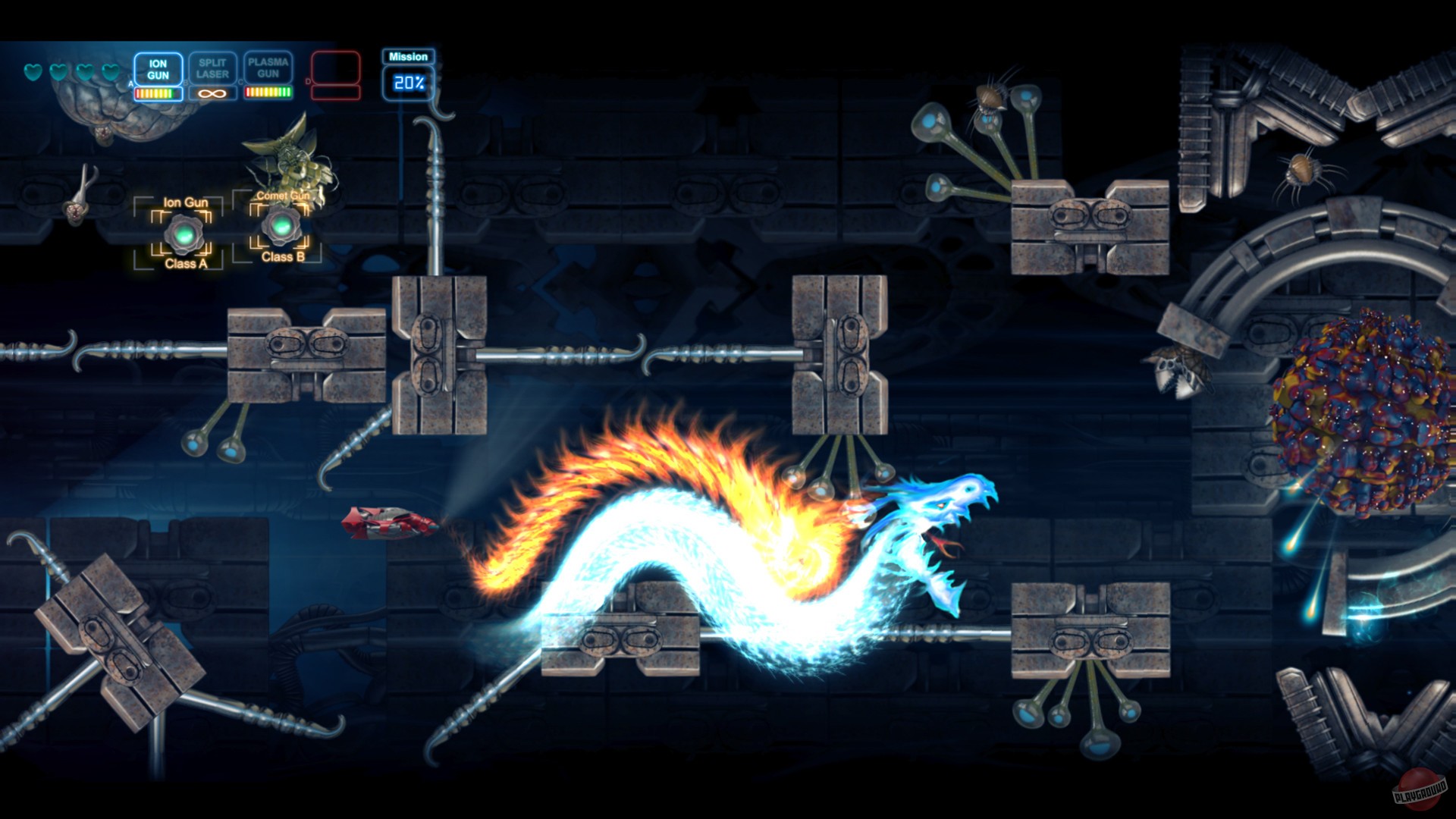The height and width of the screenshot is (819, 1456).
Task: Select the Ion Gun weapon slot A
Action: click(158, 69)
